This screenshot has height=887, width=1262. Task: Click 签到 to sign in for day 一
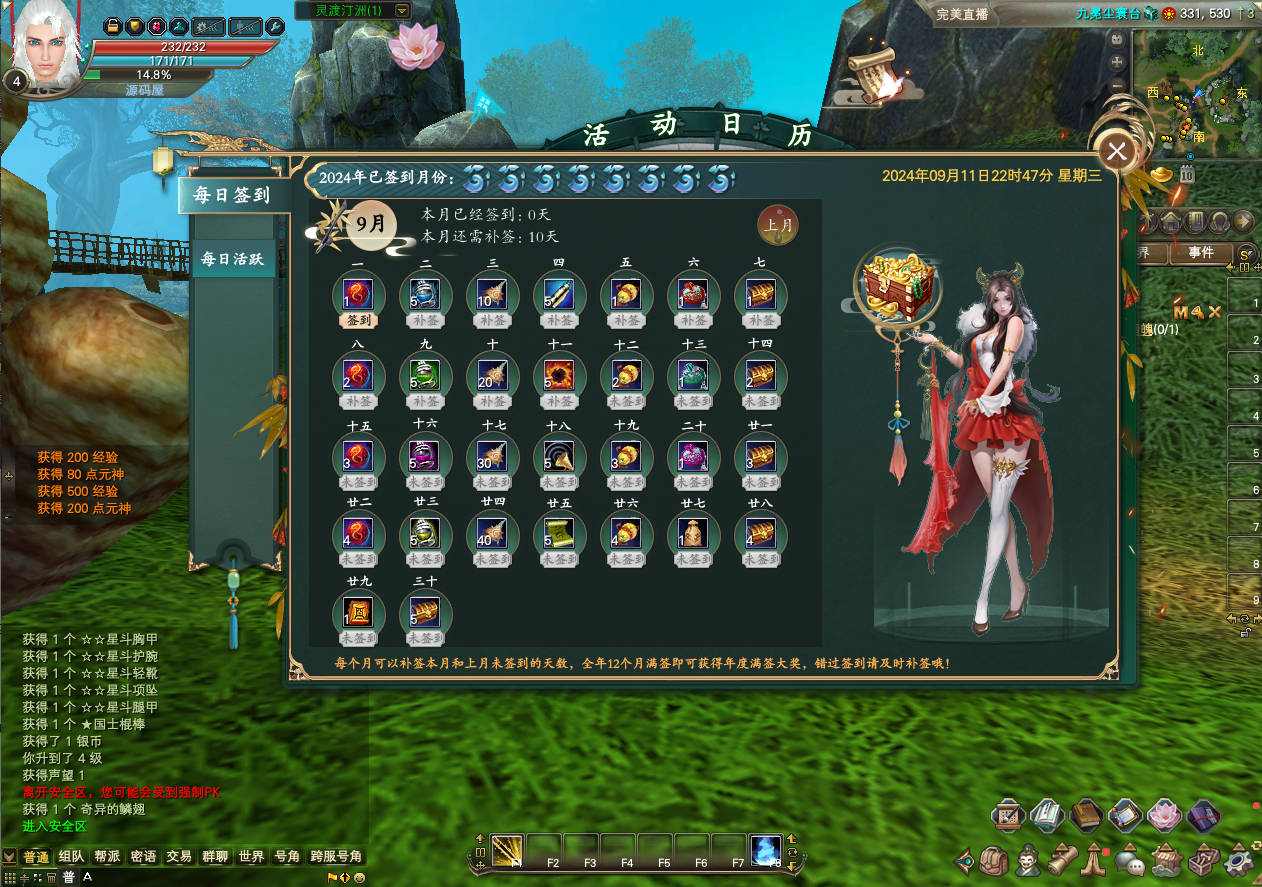357,321
